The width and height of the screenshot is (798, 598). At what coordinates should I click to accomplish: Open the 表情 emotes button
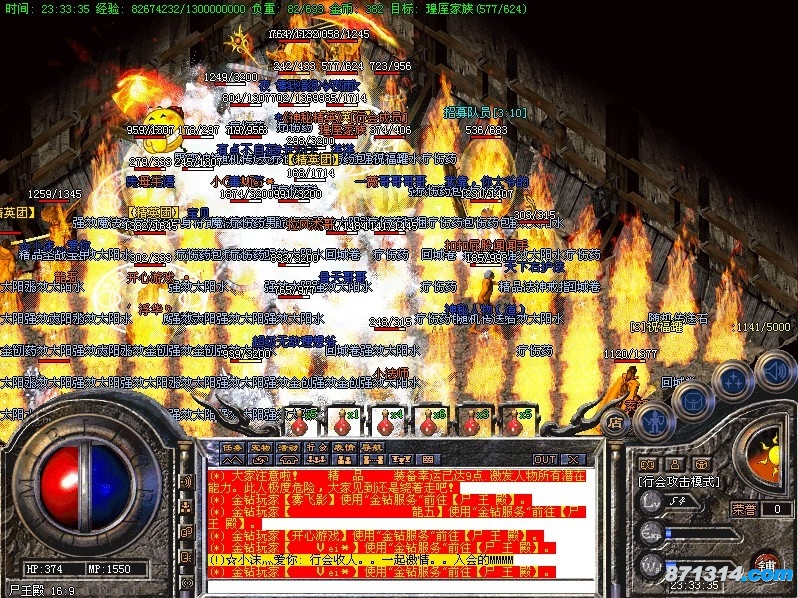coord(345,447)
